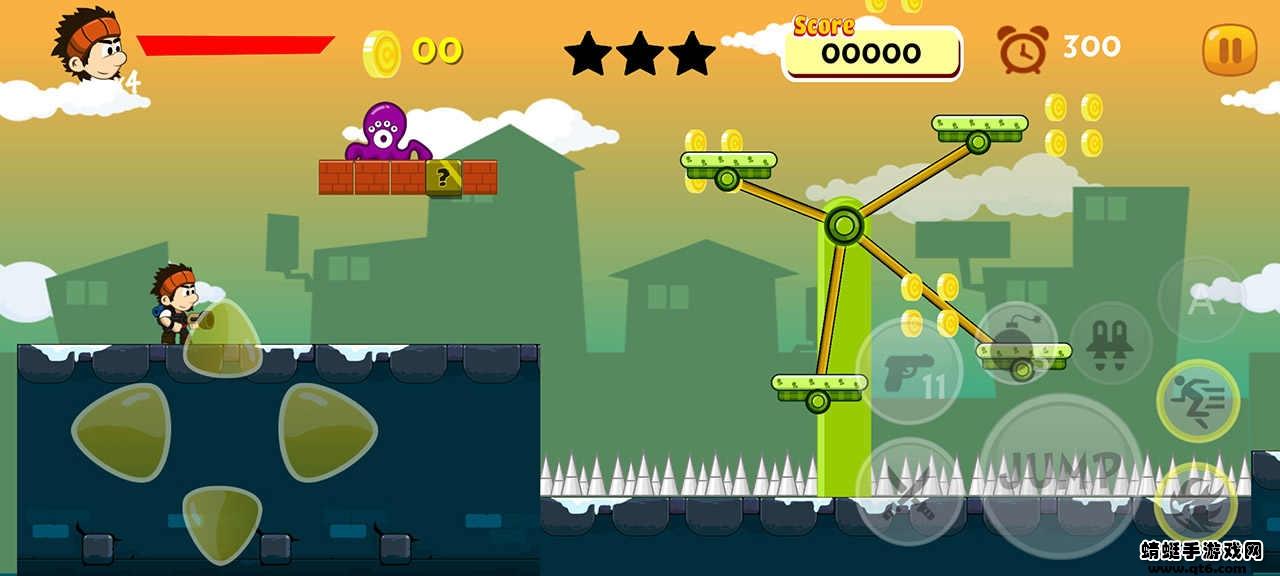The width and height of the screenshot is (1280, 576).
Task: Move right with the right D-pad arrow
Action: click(326, 432)
